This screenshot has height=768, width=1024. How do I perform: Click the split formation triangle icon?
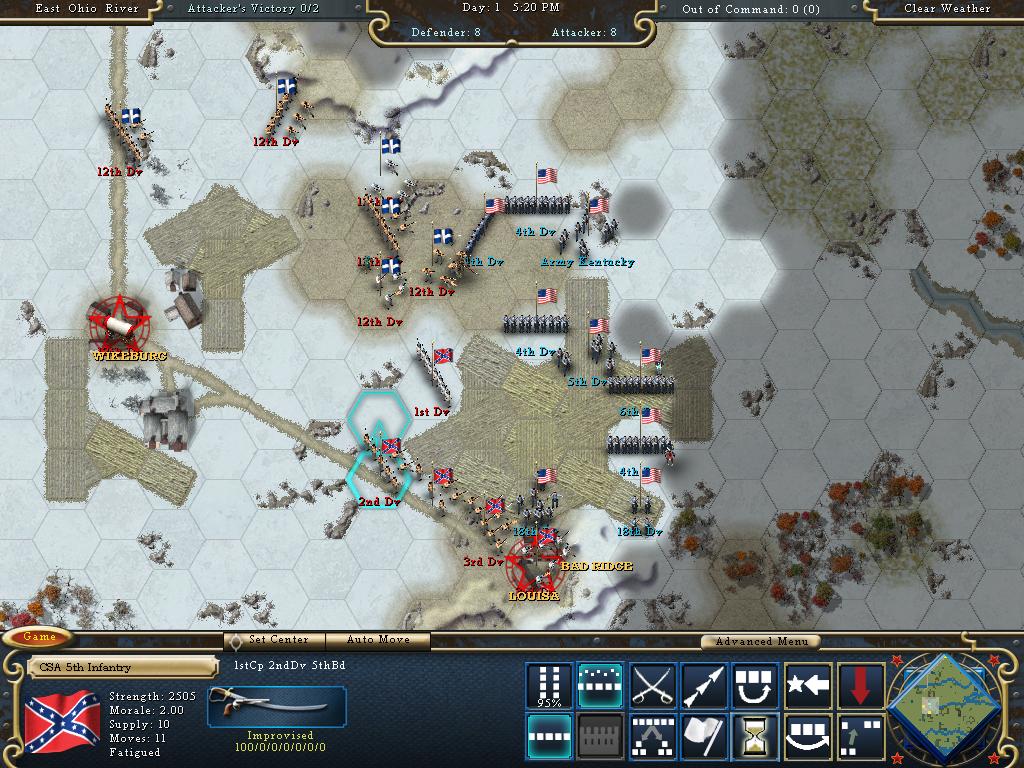pyautogui.click(x=653, y=737)
